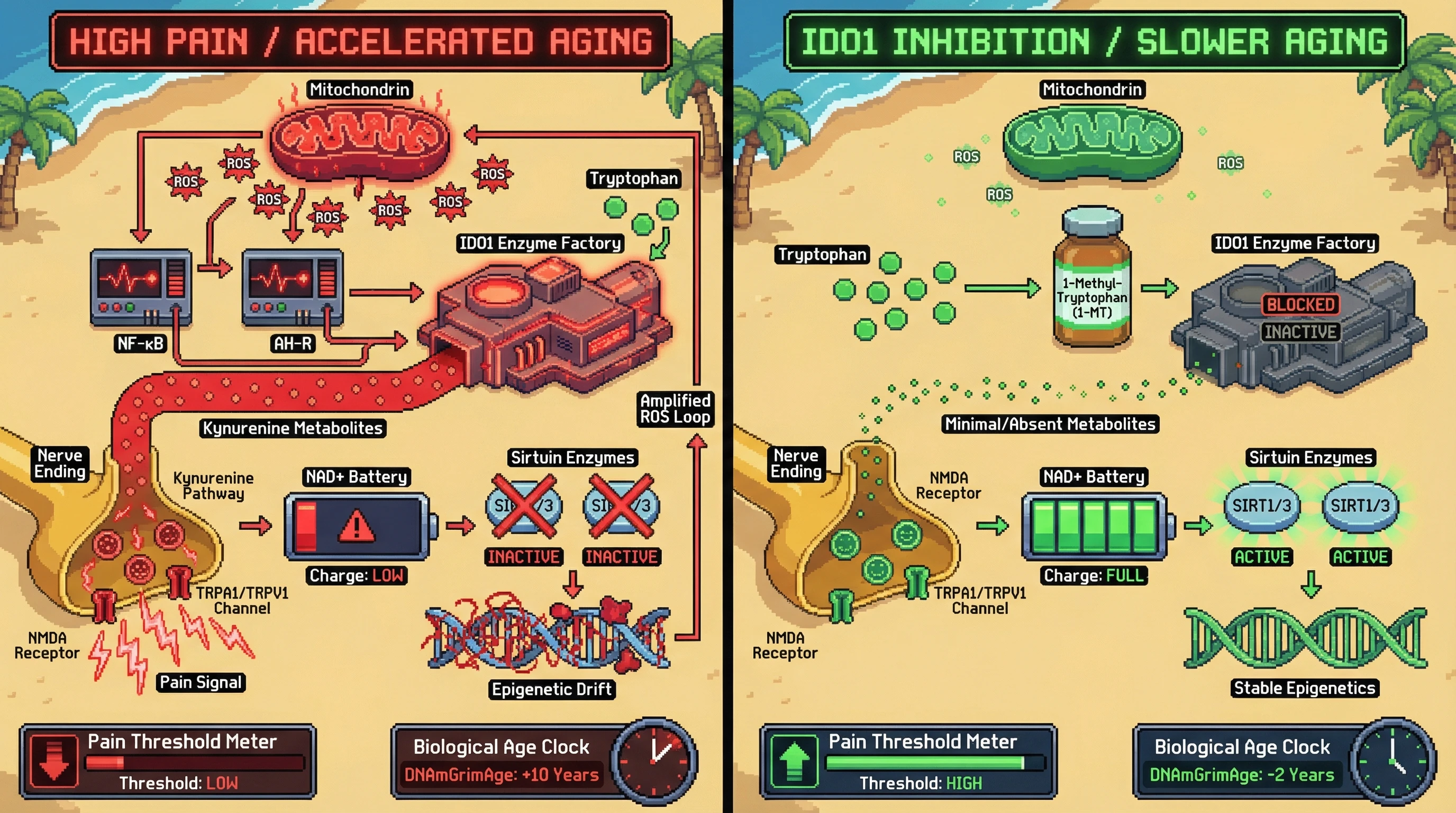
Task: Click the red down-arrow Pain Threshold icon
Action: 53,761
